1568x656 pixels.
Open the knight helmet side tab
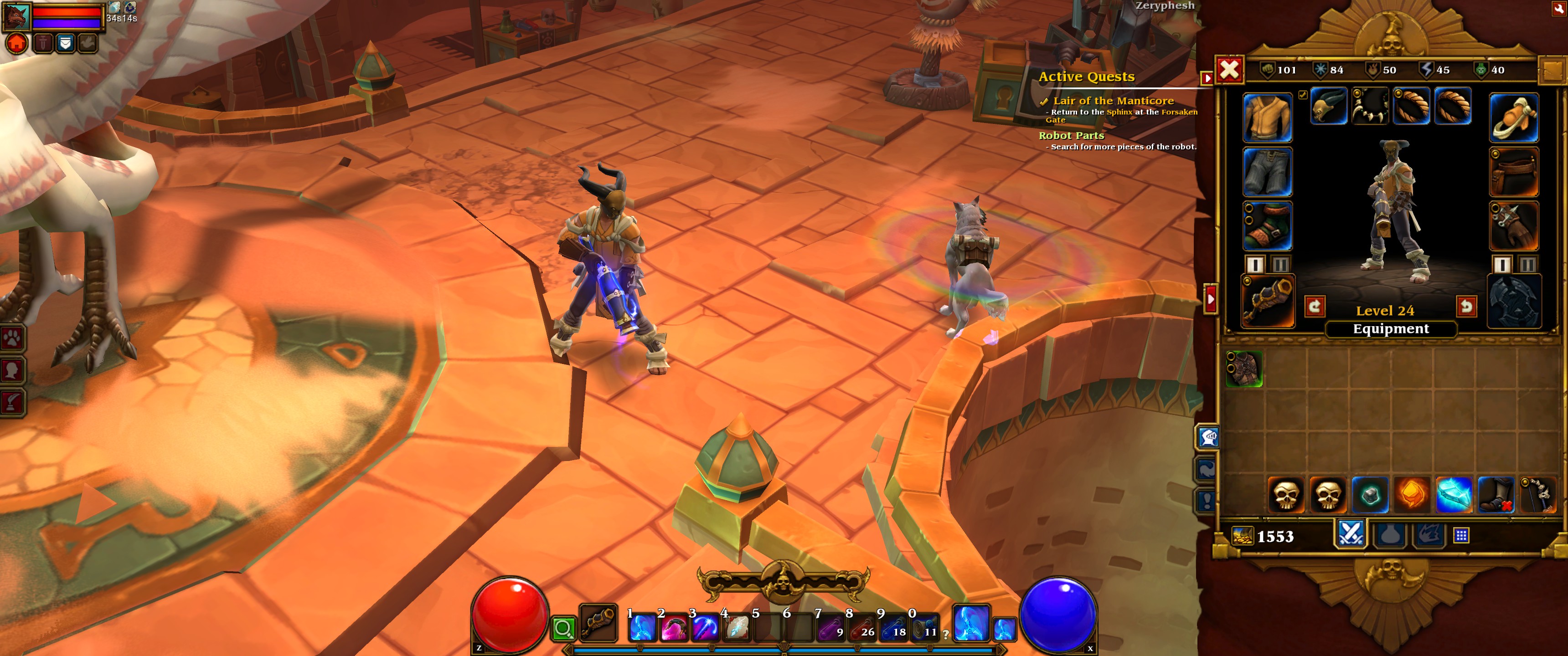coord(1207,437)
